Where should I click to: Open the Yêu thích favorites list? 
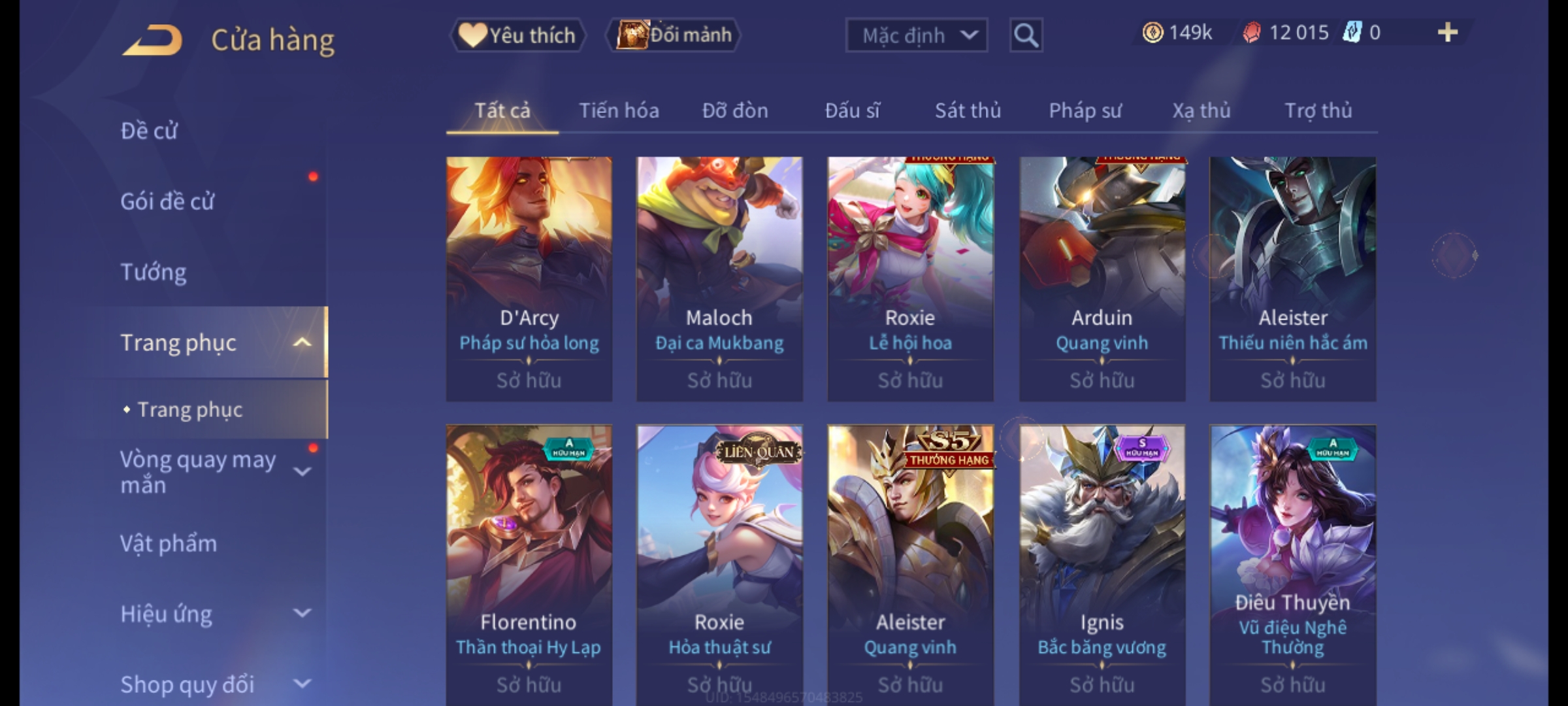pyautogui.click(x=517, y=35)
